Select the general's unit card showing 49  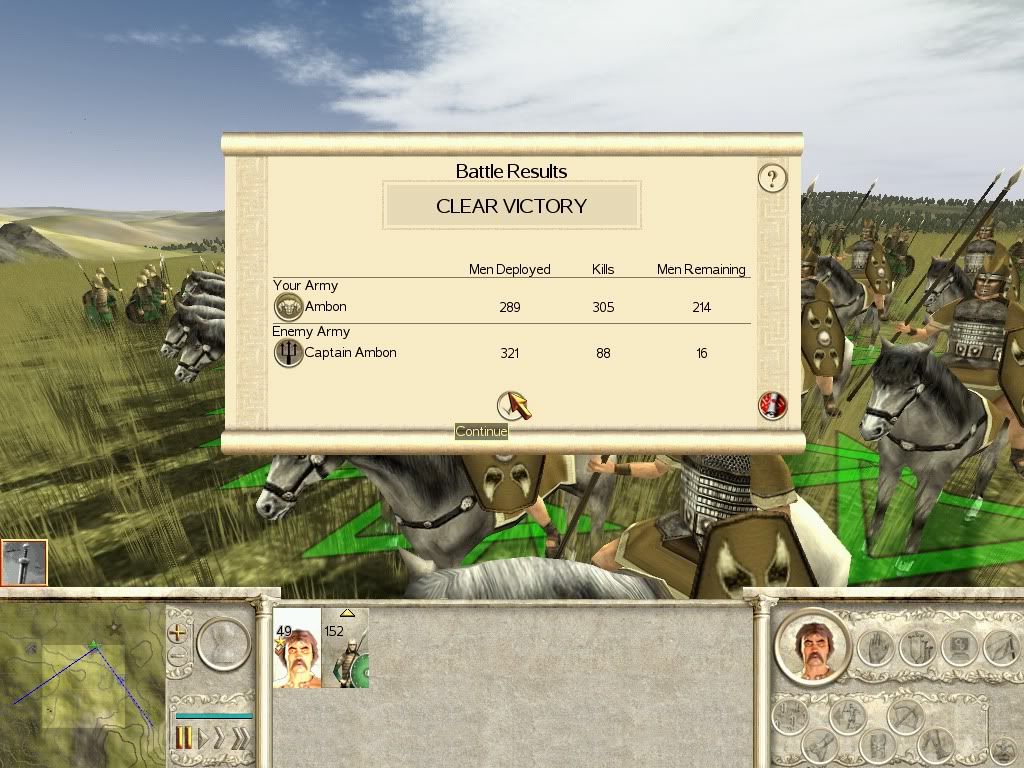point(297,648)
